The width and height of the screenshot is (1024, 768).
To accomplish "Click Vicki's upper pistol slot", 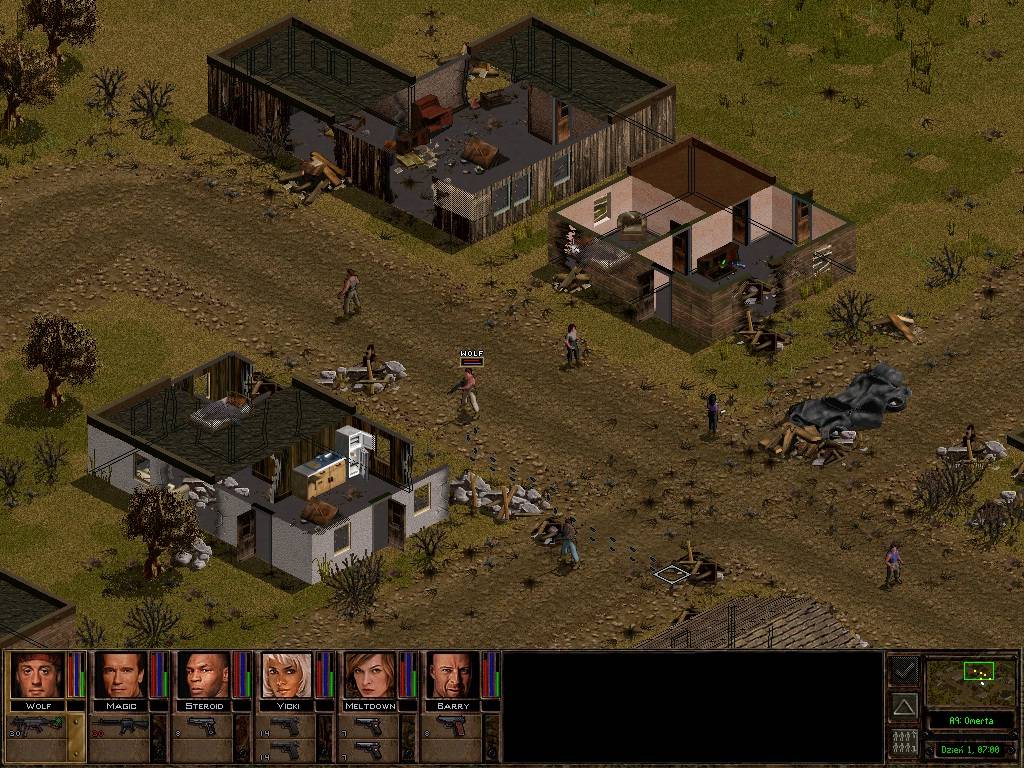I will tap(285, 725).
